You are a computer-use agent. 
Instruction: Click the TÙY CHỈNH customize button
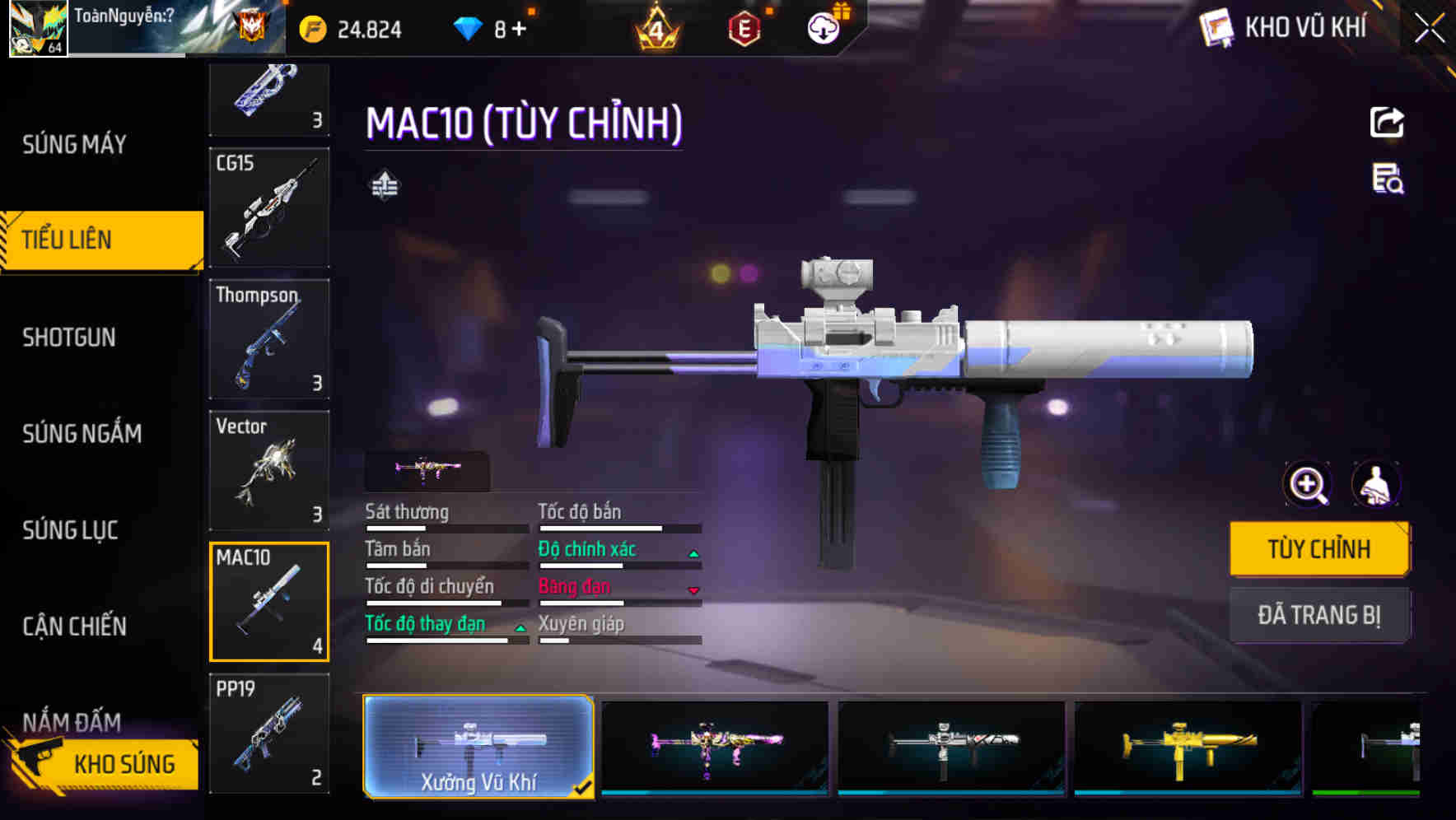coord(1319,549)
